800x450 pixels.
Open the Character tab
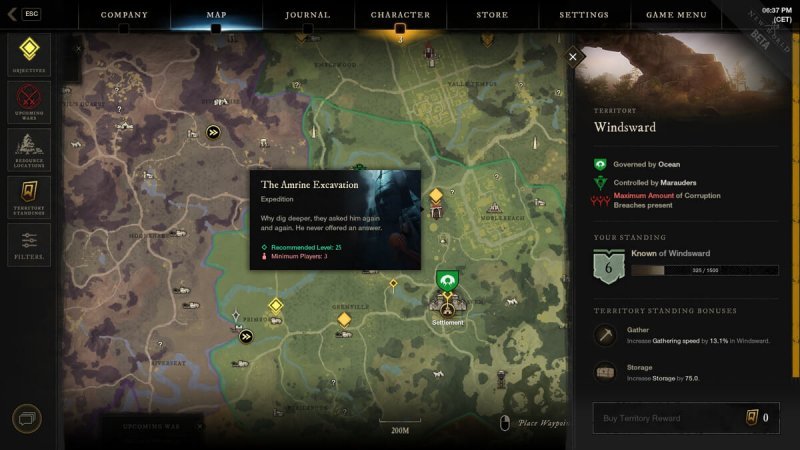coord(400,15)
